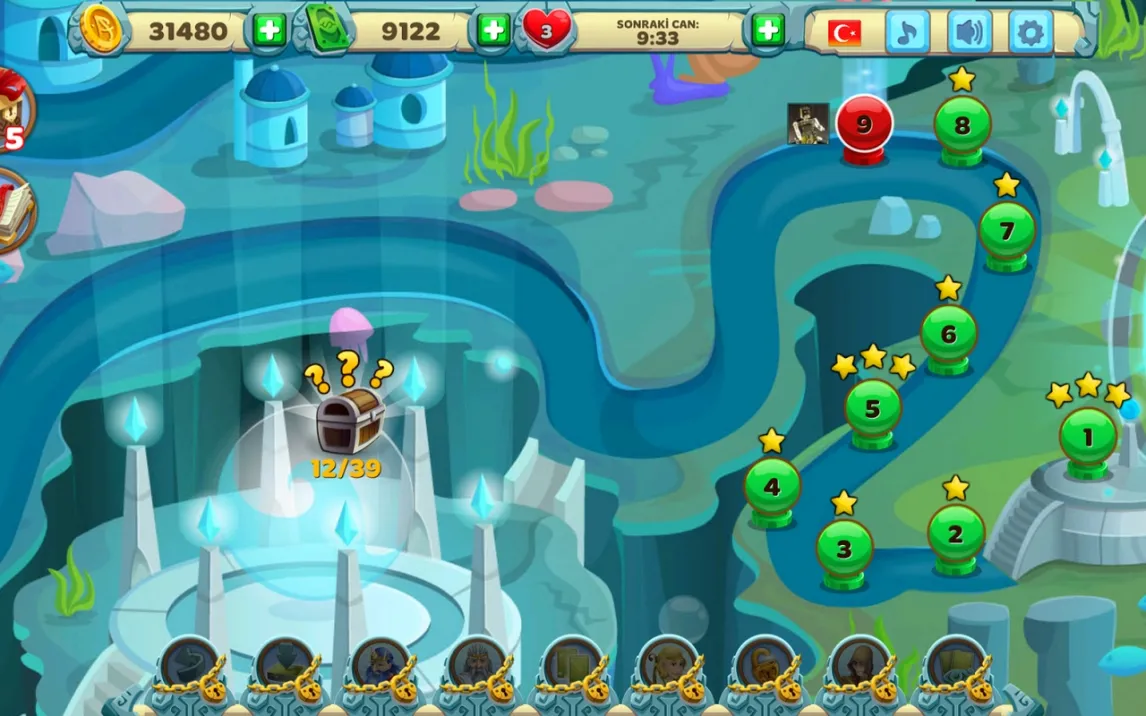Open level 4
This screenshot has width=1146, height=716.
(x=772, y=488)
